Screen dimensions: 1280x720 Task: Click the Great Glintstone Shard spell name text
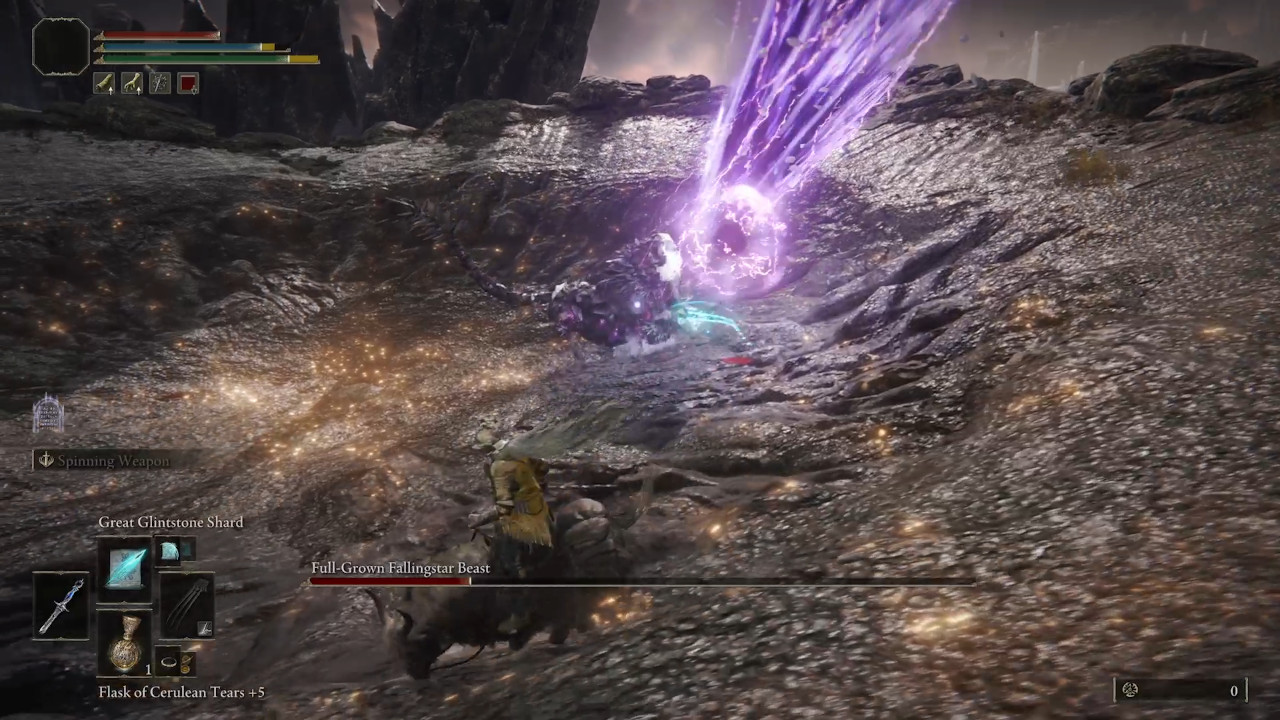click(170, 522)
